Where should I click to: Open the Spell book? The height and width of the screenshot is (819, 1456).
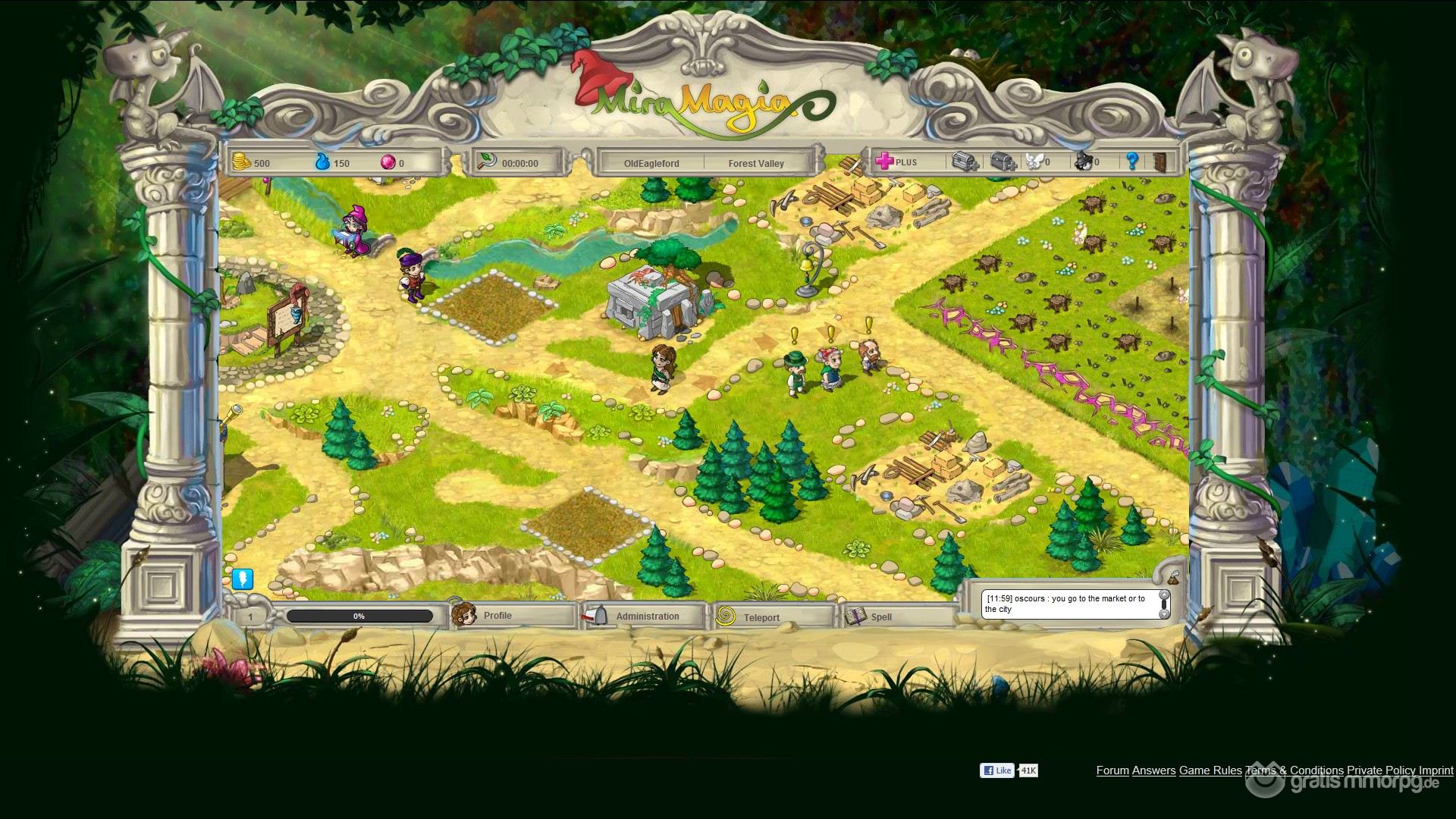point(880,617)
